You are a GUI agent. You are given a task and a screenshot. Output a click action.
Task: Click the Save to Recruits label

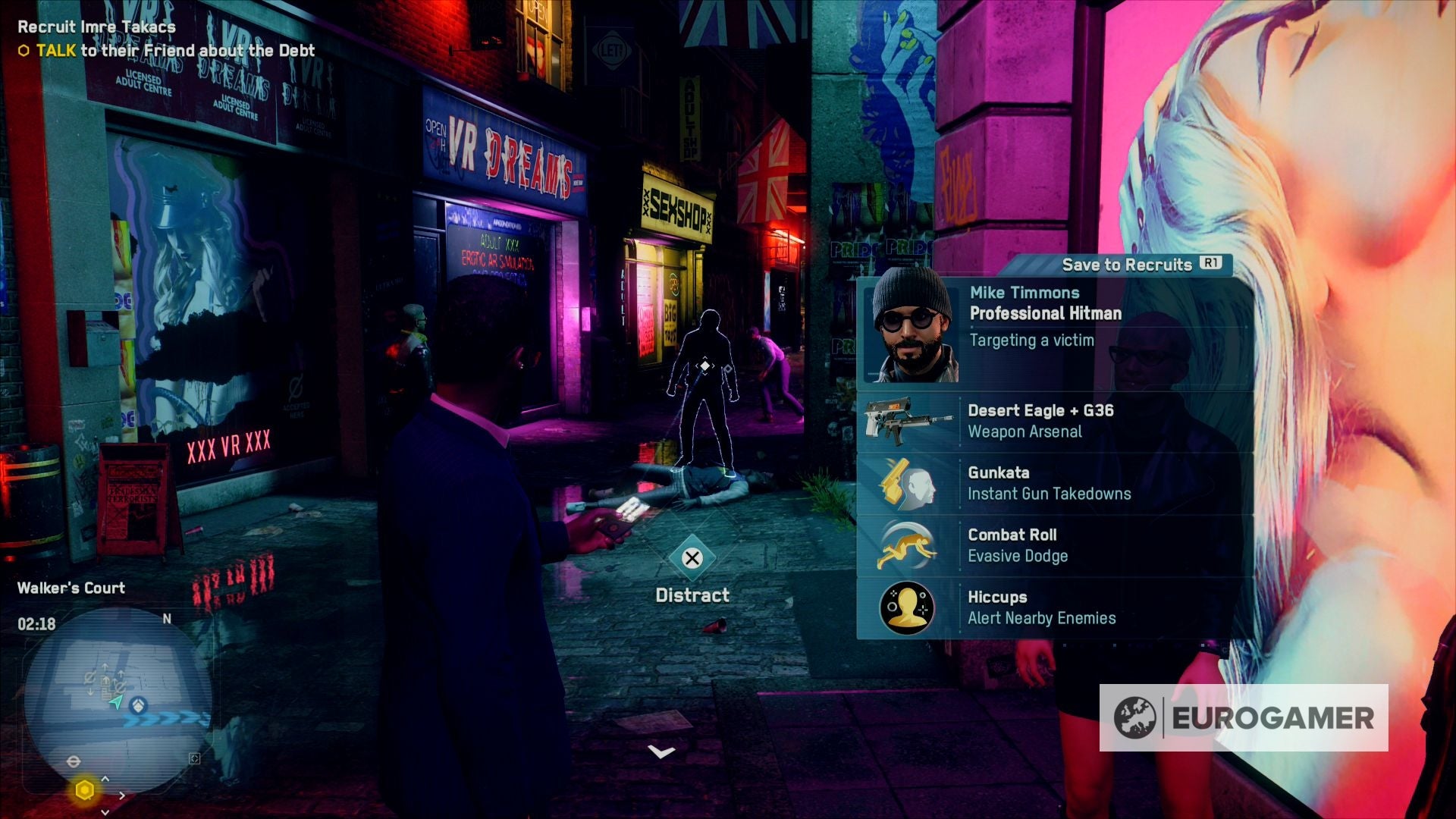pyautogui.click(x=1127, y=265)
